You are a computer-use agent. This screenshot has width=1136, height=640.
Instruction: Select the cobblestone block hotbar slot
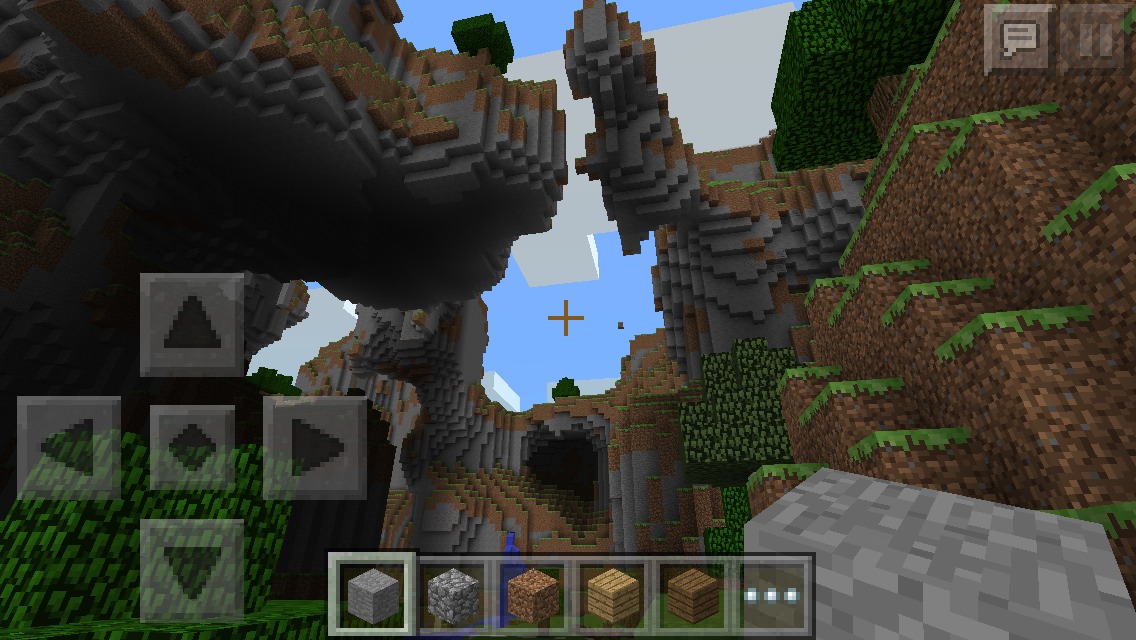pyautogui.click(x=453, y=594)
